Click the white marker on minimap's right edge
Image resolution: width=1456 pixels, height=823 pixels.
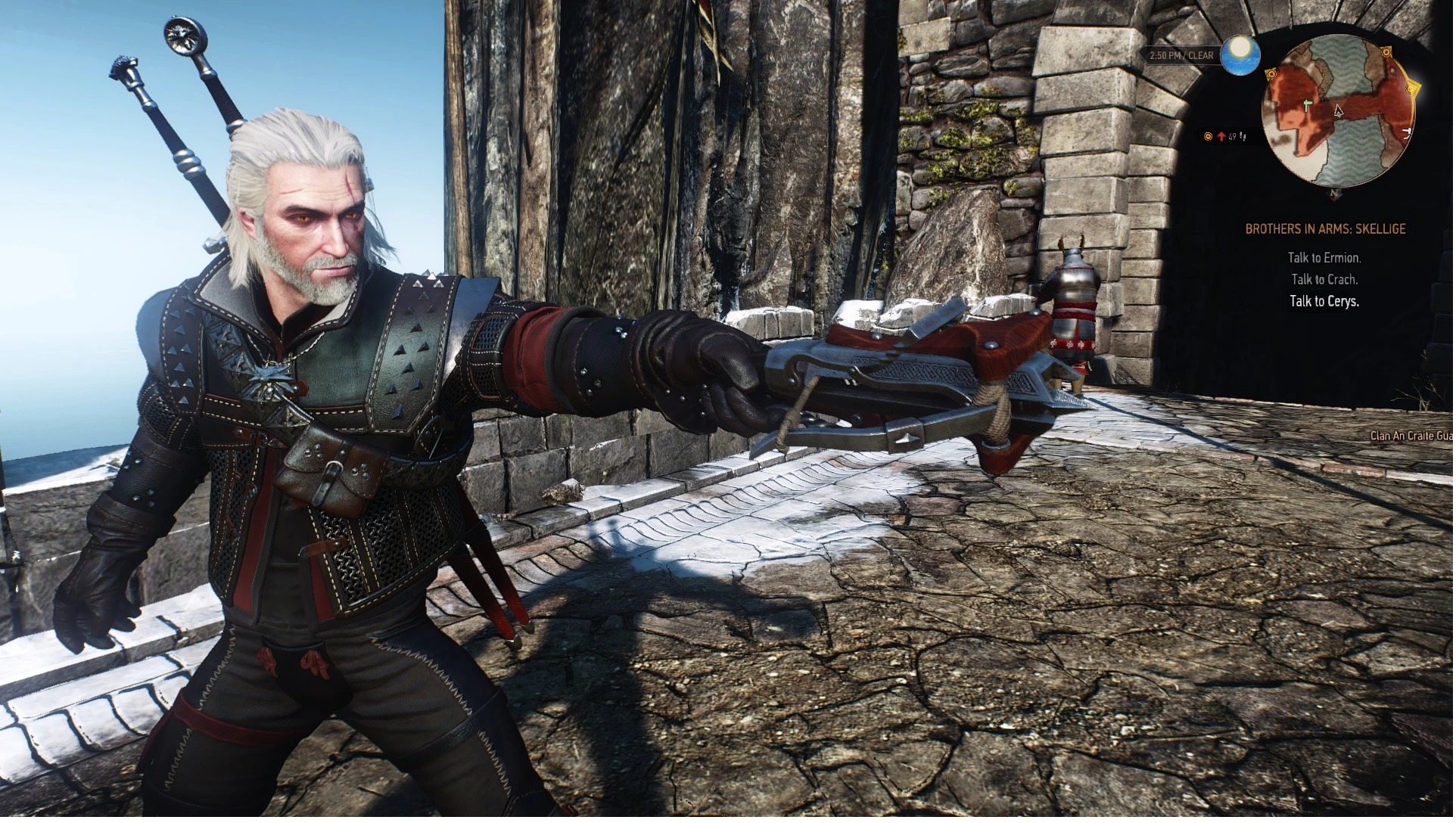[x=1408, y=135]
